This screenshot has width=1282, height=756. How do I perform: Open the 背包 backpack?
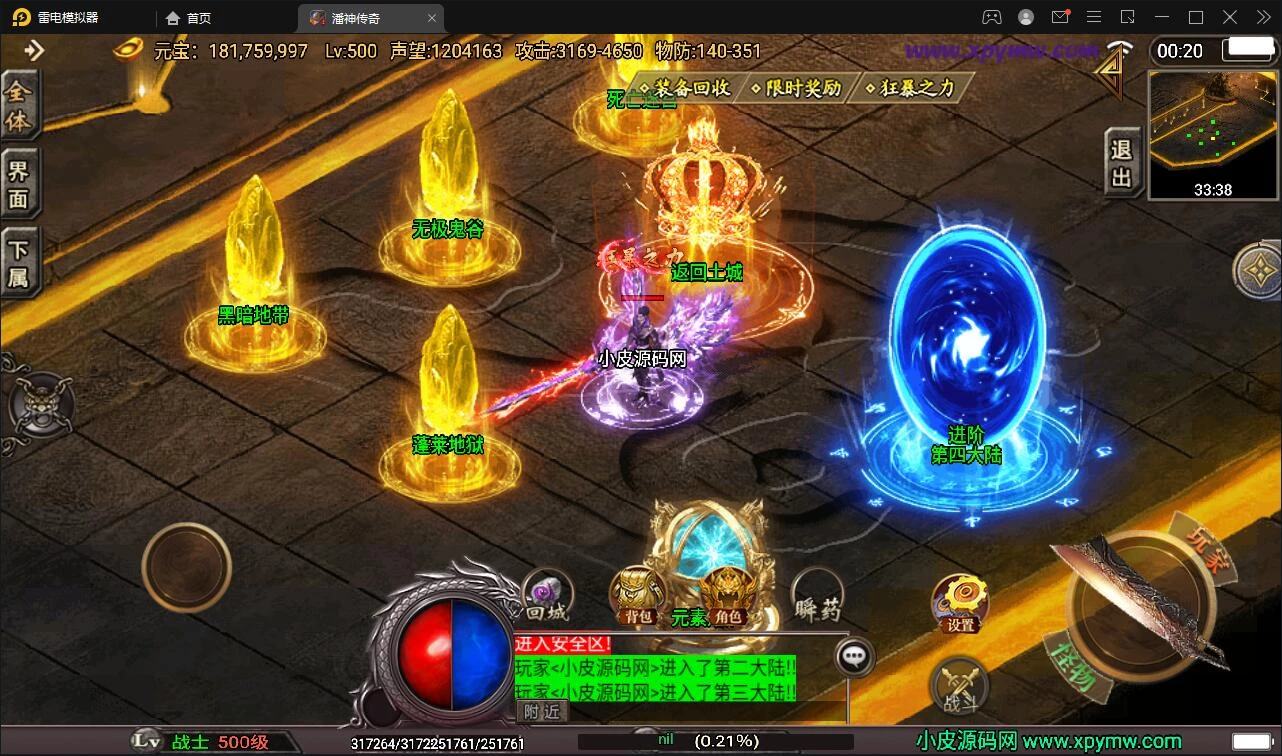(637, 597)
